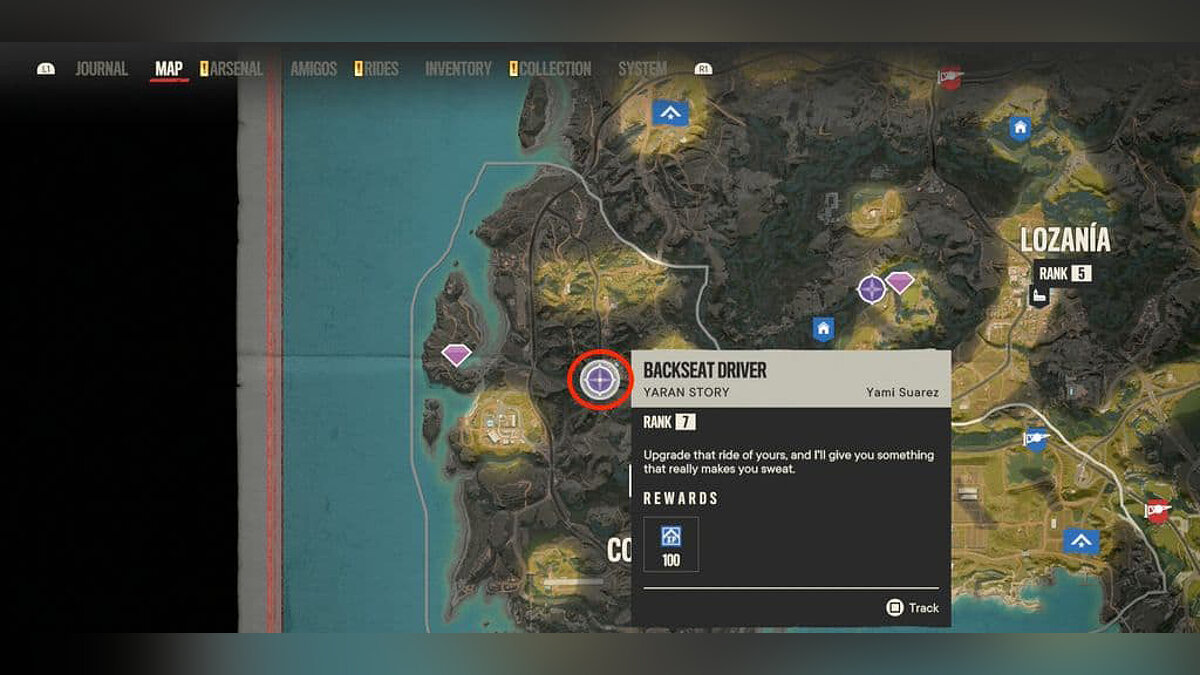Go to the Amigos tab
The image size is (1200, 675).
314,69
